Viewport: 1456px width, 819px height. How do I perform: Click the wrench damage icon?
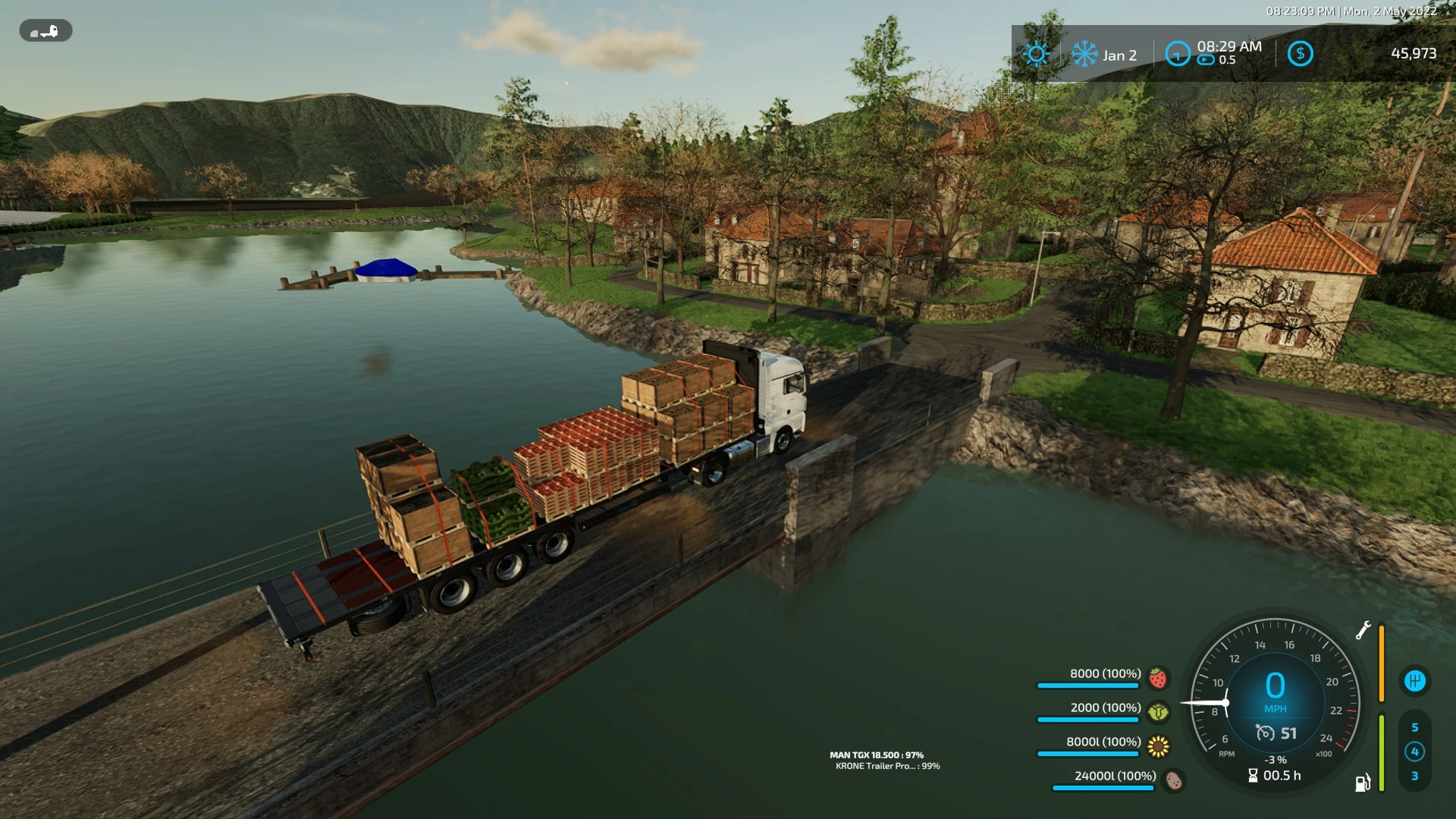(1363, 630)
